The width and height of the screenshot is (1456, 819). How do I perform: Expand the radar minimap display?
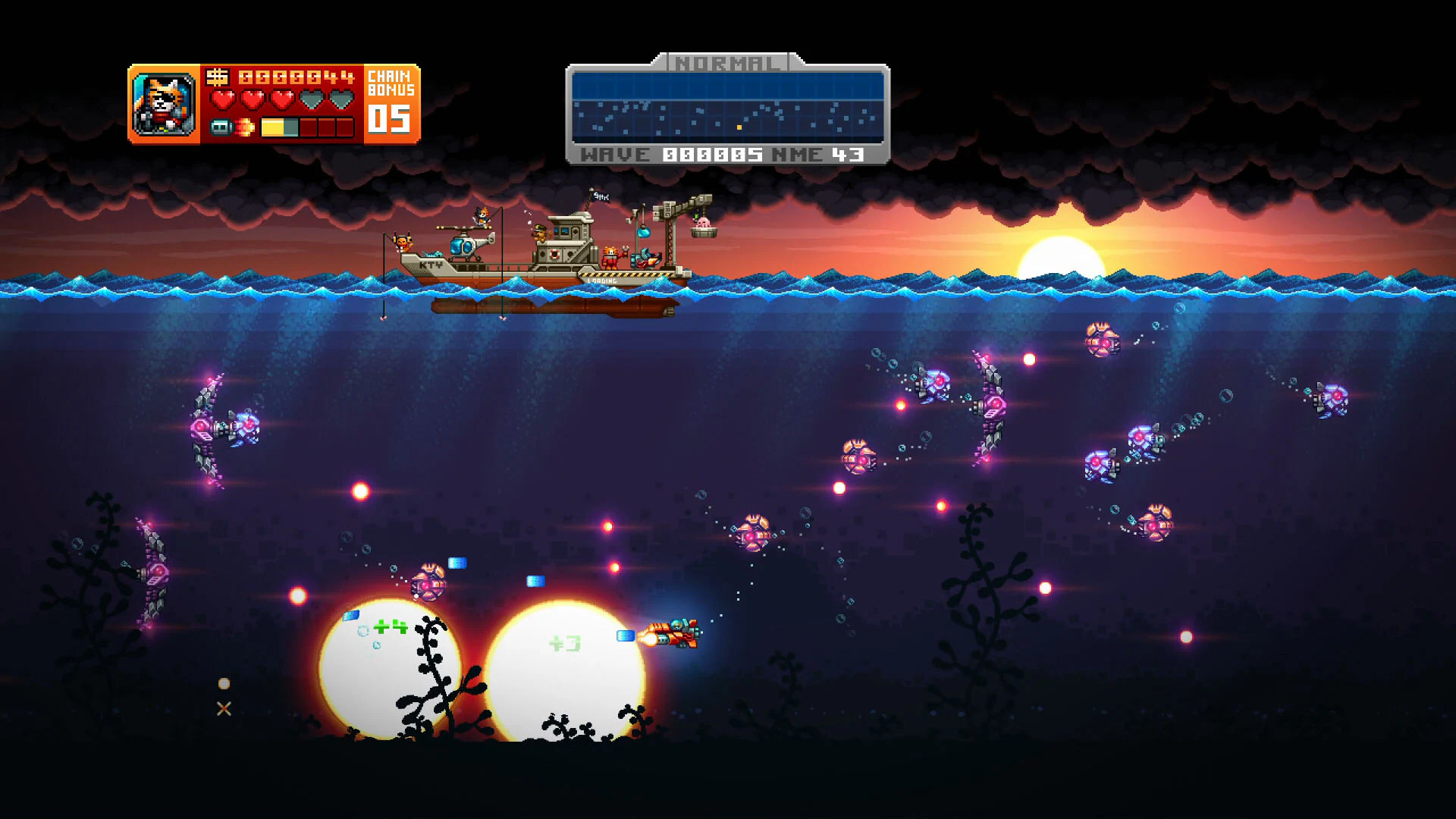click(728, 106)
